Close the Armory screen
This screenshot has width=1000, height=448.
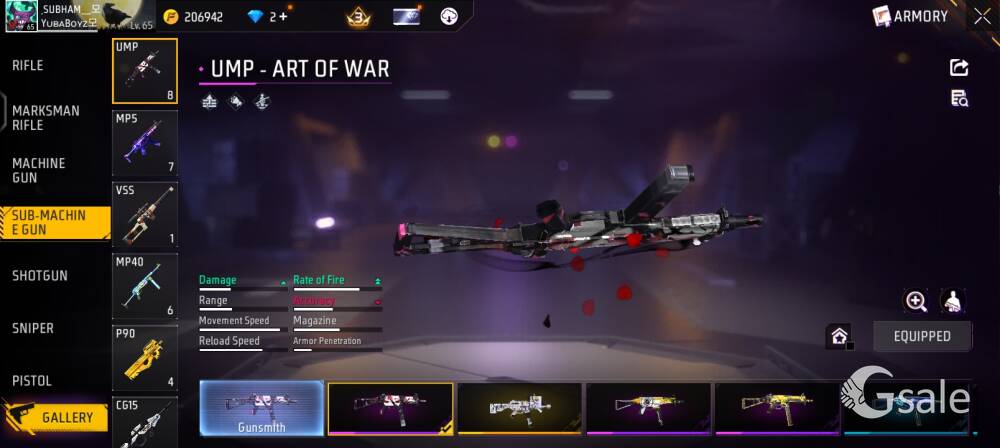982,16
